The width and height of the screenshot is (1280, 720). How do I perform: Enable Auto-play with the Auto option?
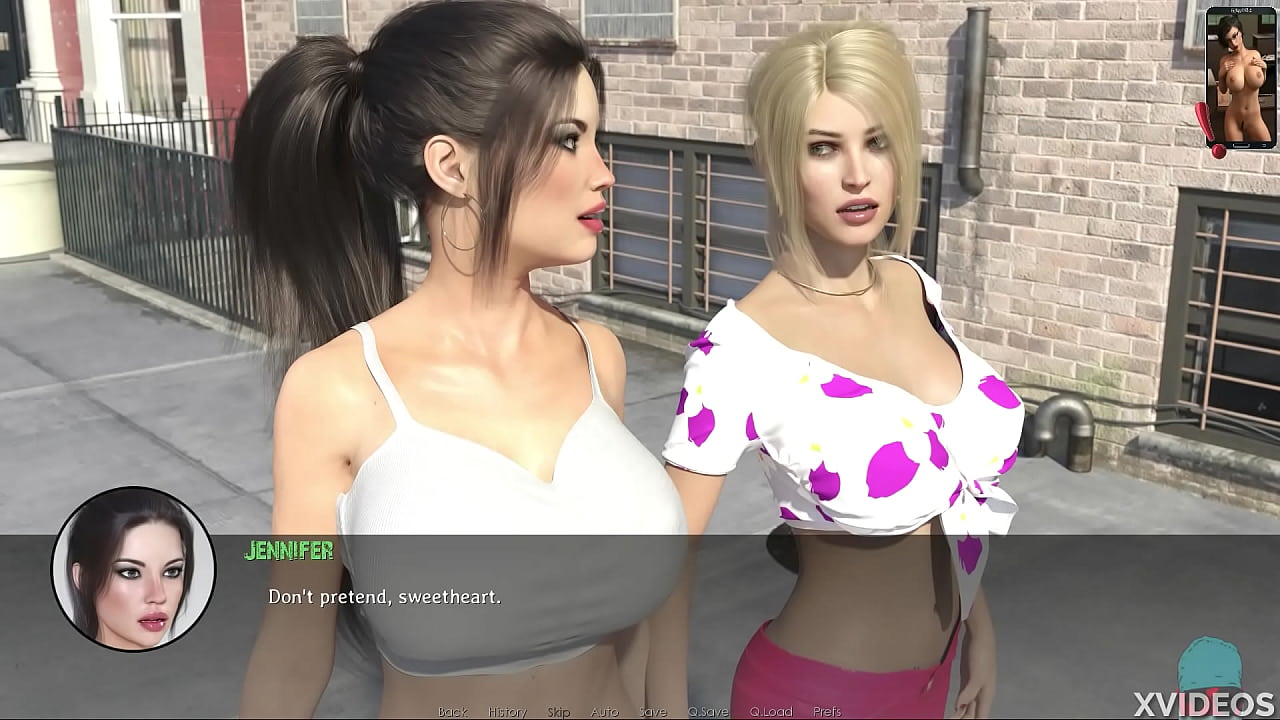pos(605,713)
